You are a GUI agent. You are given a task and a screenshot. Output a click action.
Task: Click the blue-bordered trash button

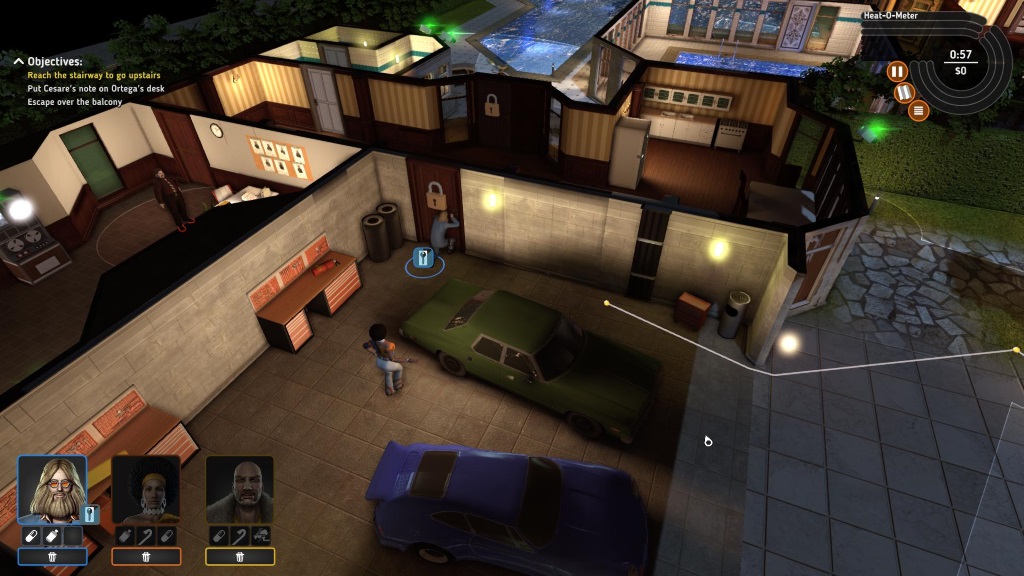click(52, 557)
